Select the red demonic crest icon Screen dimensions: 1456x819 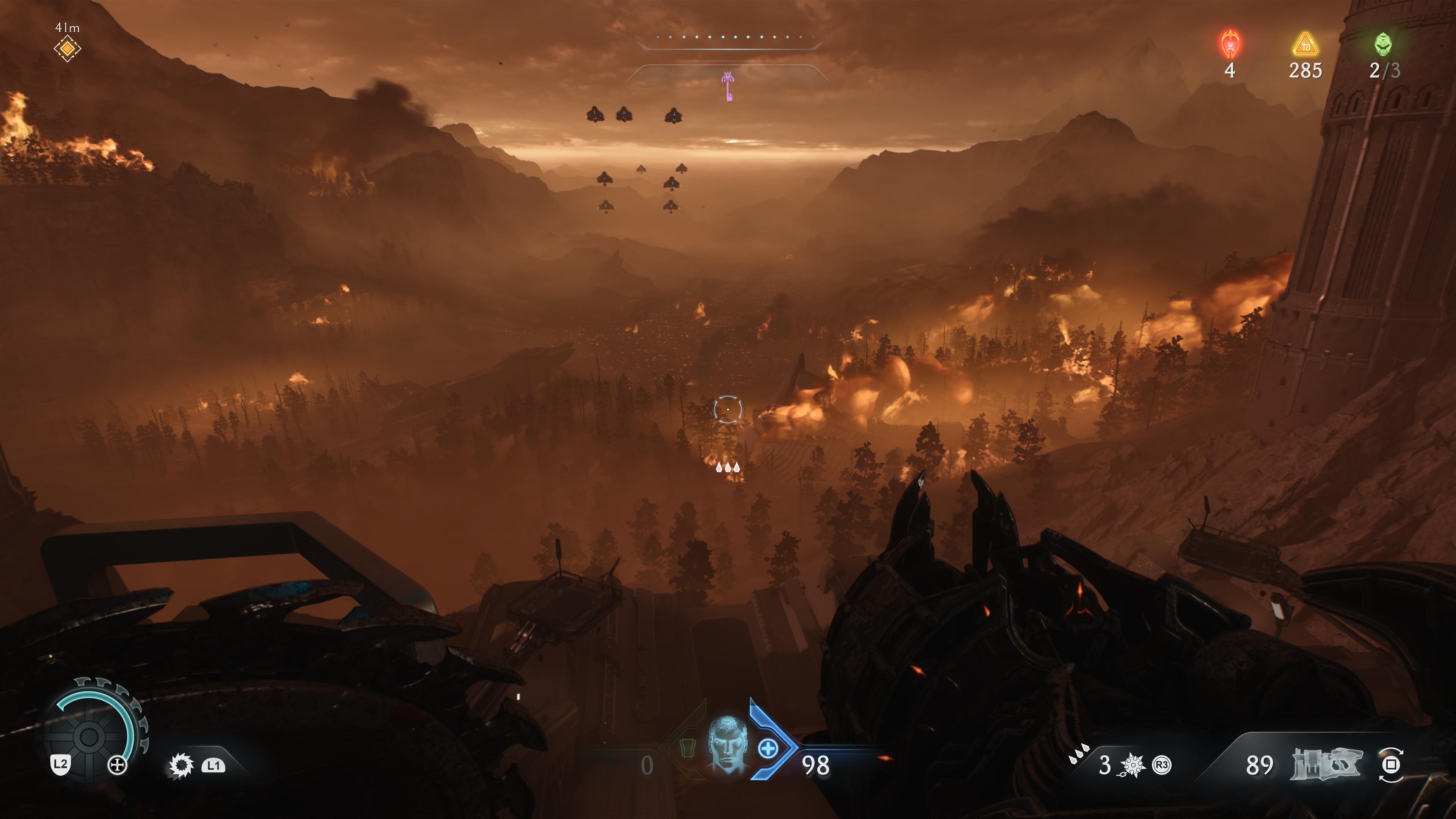(1230, 44)
